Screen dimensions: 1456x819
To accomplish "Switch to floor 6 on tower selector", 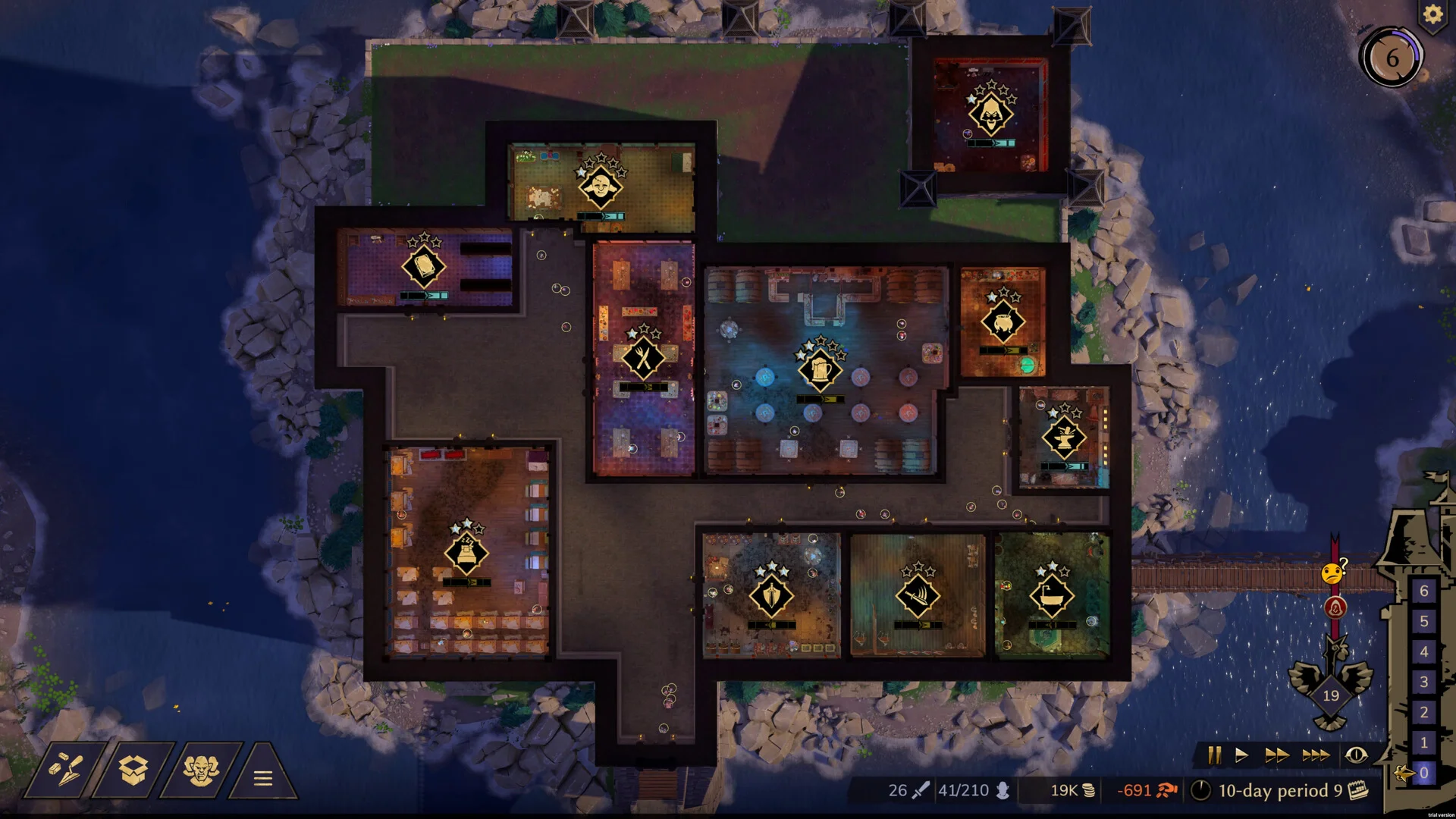I will [x=1423, y=591].
